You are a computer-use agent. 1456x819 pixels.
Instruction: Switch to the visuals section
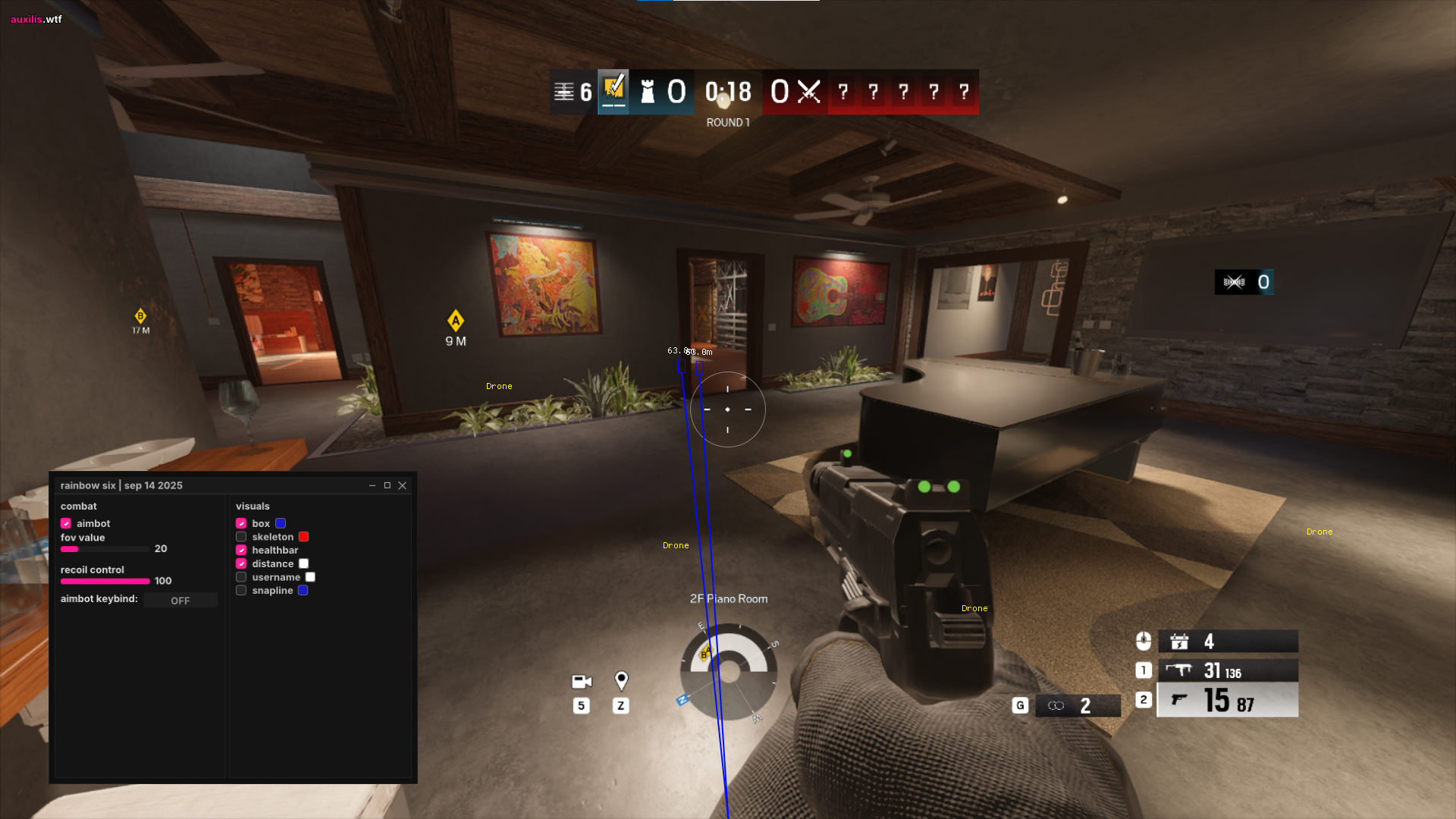click(253, 506)
